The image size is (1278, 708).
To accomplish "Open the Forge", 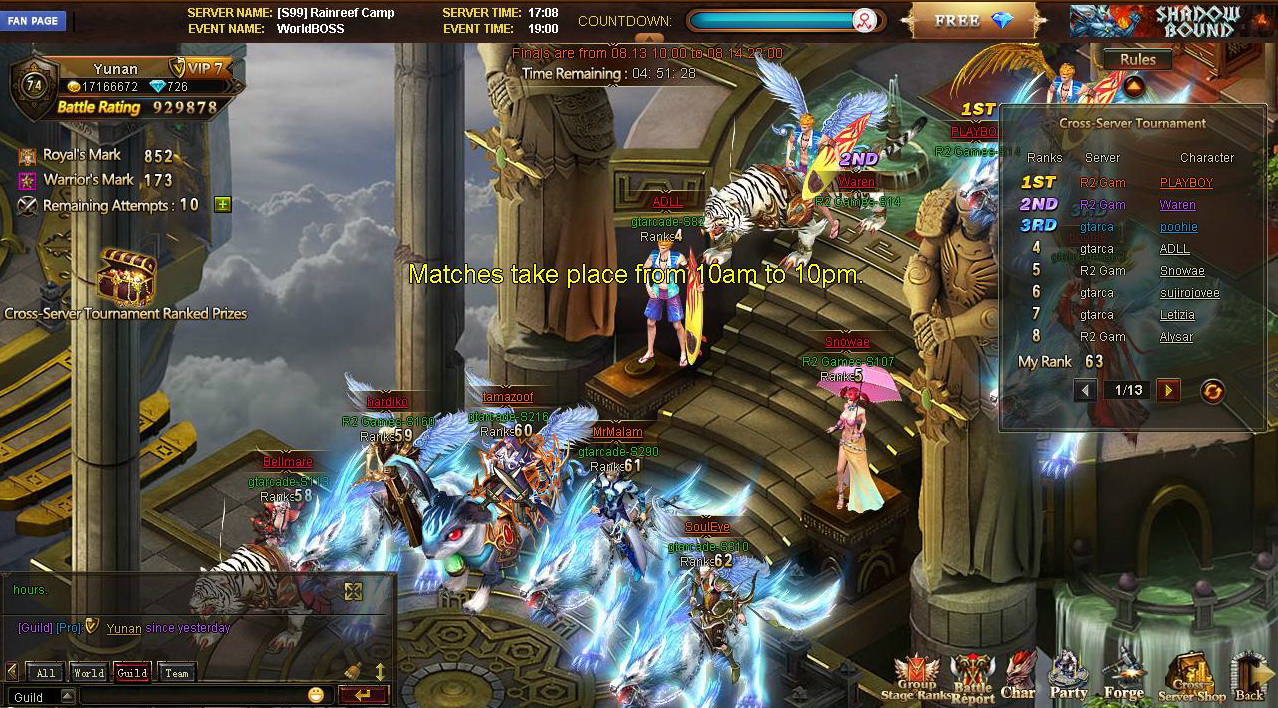I will point(1124,676).
